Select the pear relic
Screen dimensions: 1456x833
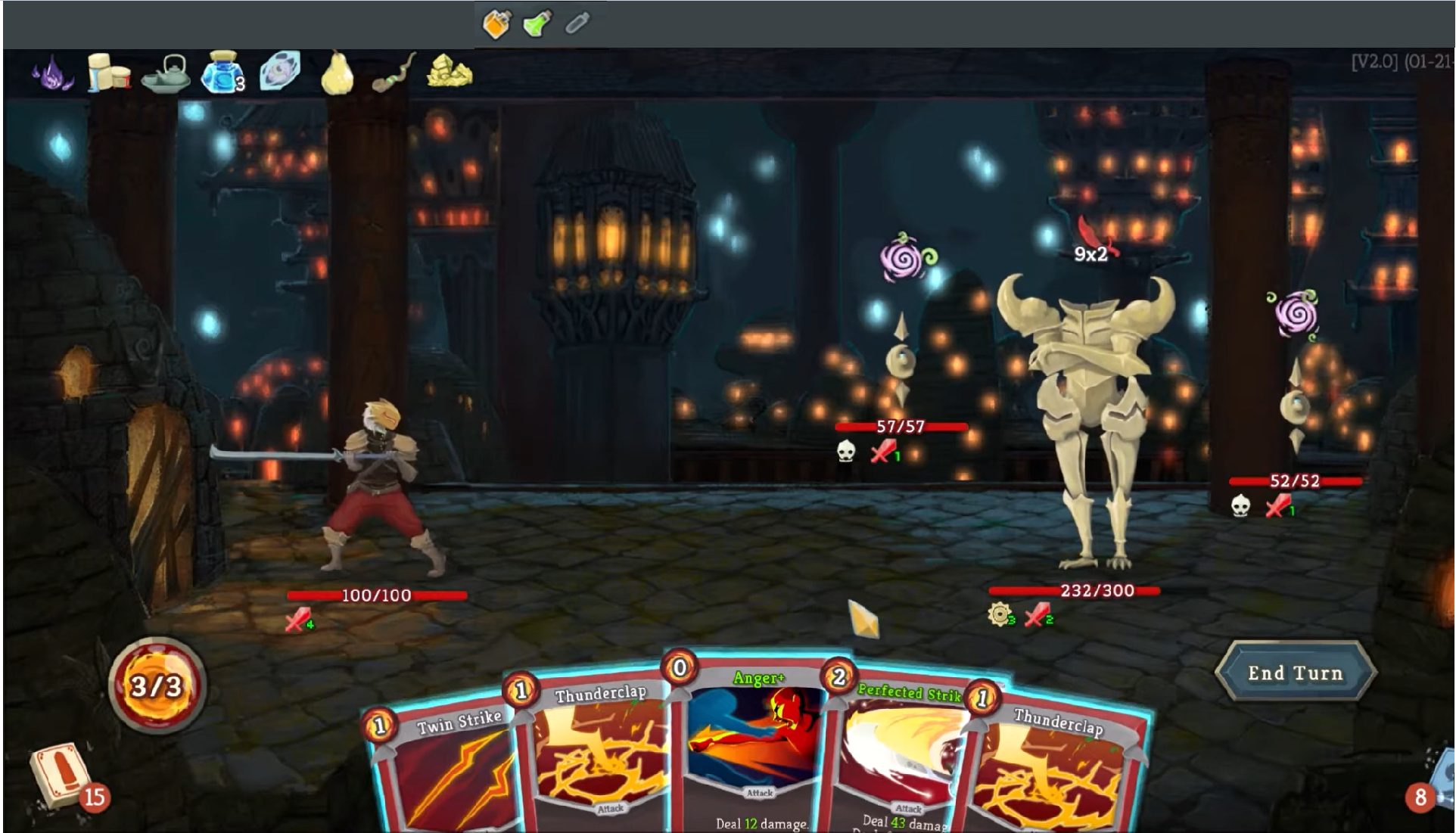click(338, 73)
